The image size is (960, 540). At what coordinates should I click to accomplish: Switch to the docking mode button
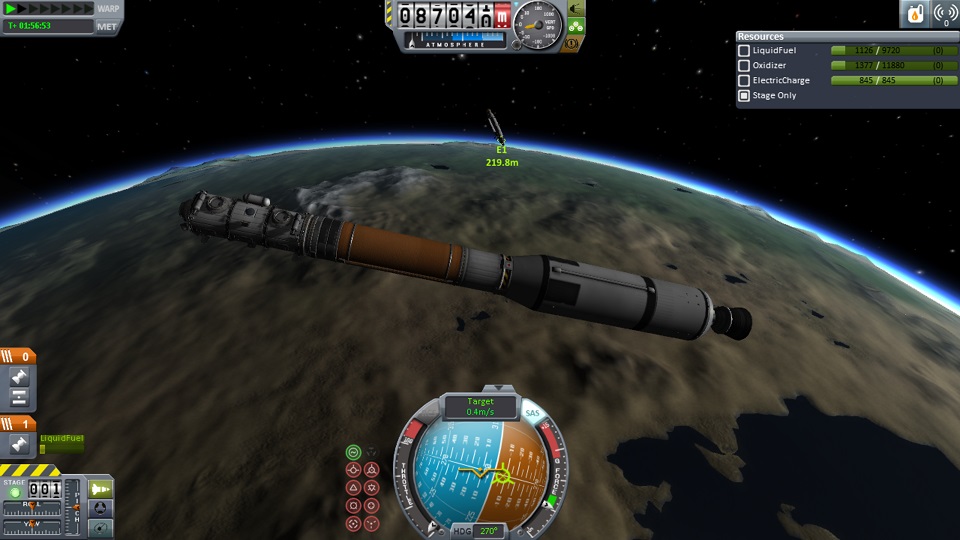point(101,508)
